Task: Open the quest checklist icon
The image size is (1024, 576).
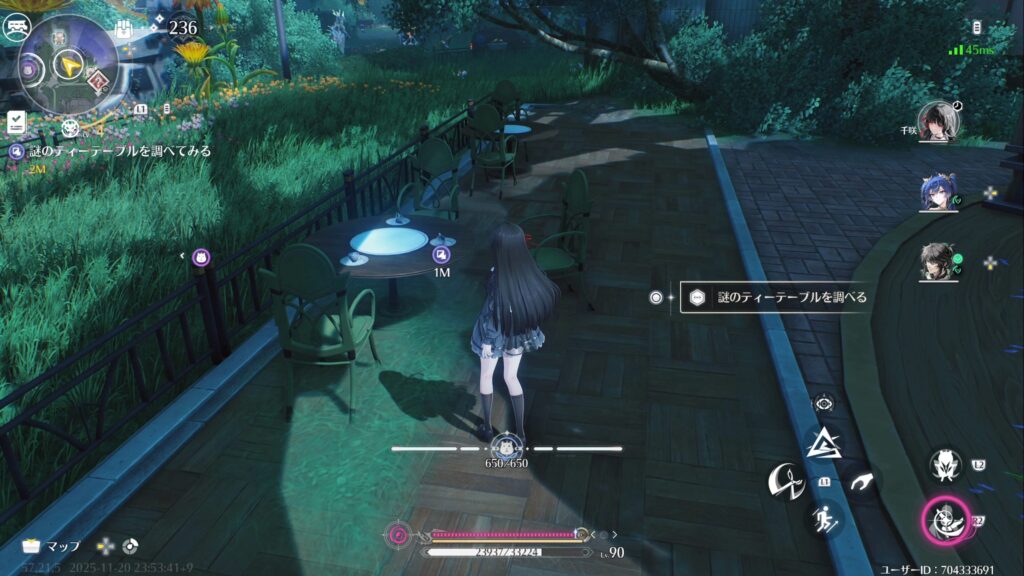Action: click(x=16, y=122)
